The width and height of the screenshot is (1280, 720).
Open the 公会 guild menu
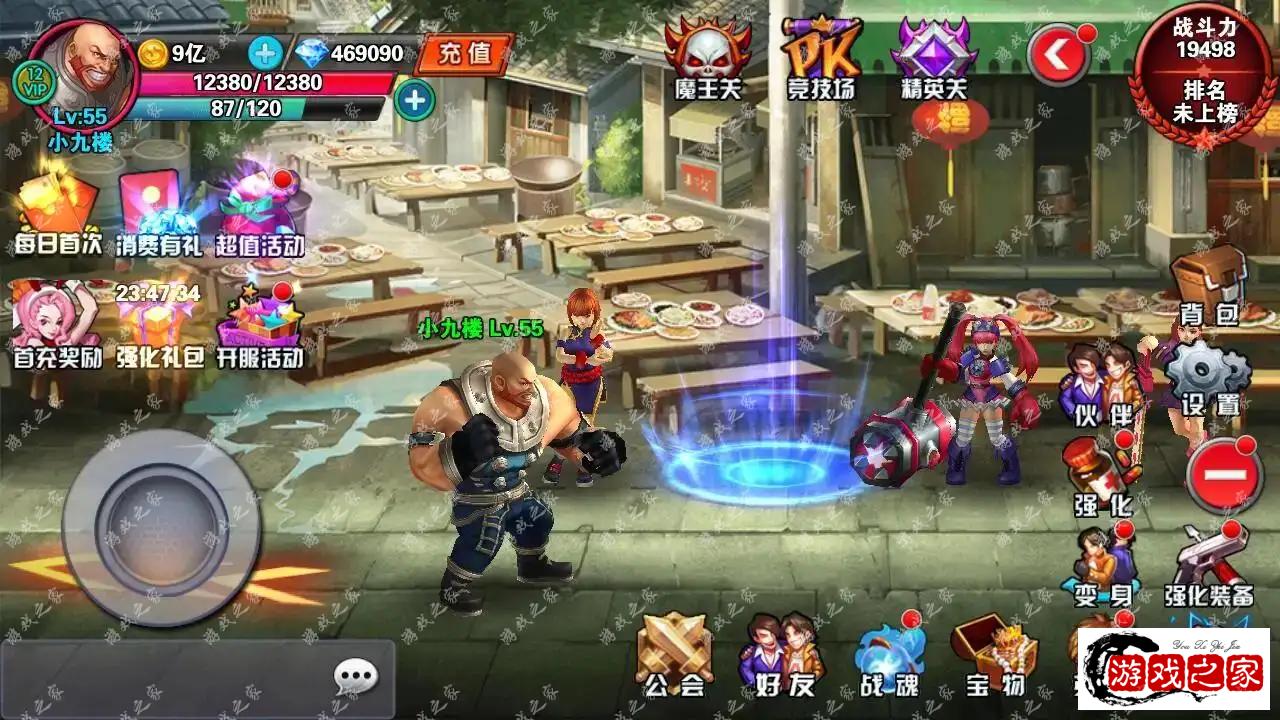(674, 655)
